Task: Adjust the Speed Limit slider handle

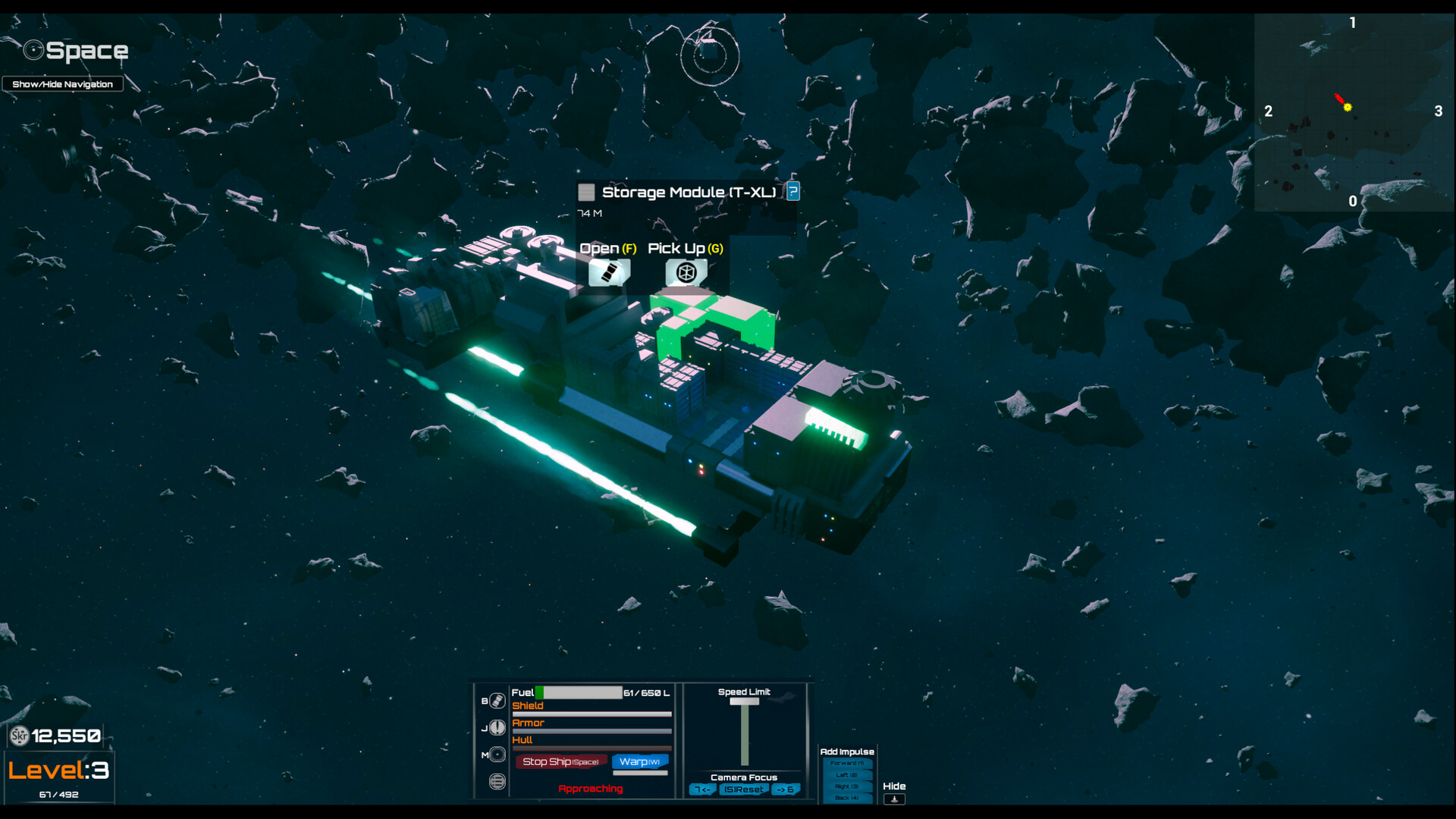Action: pos(744,701)
